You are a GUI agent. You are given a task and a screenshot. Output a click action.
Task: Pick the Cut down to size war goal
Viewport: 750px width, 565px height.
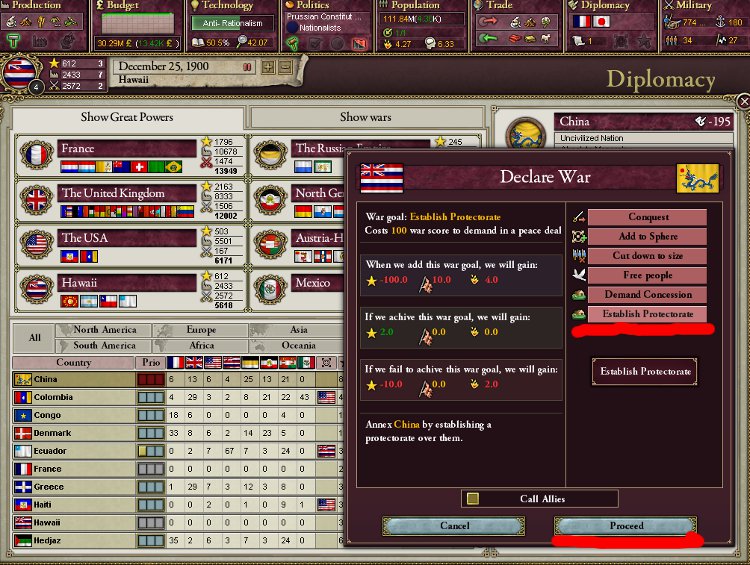[647, 256]
